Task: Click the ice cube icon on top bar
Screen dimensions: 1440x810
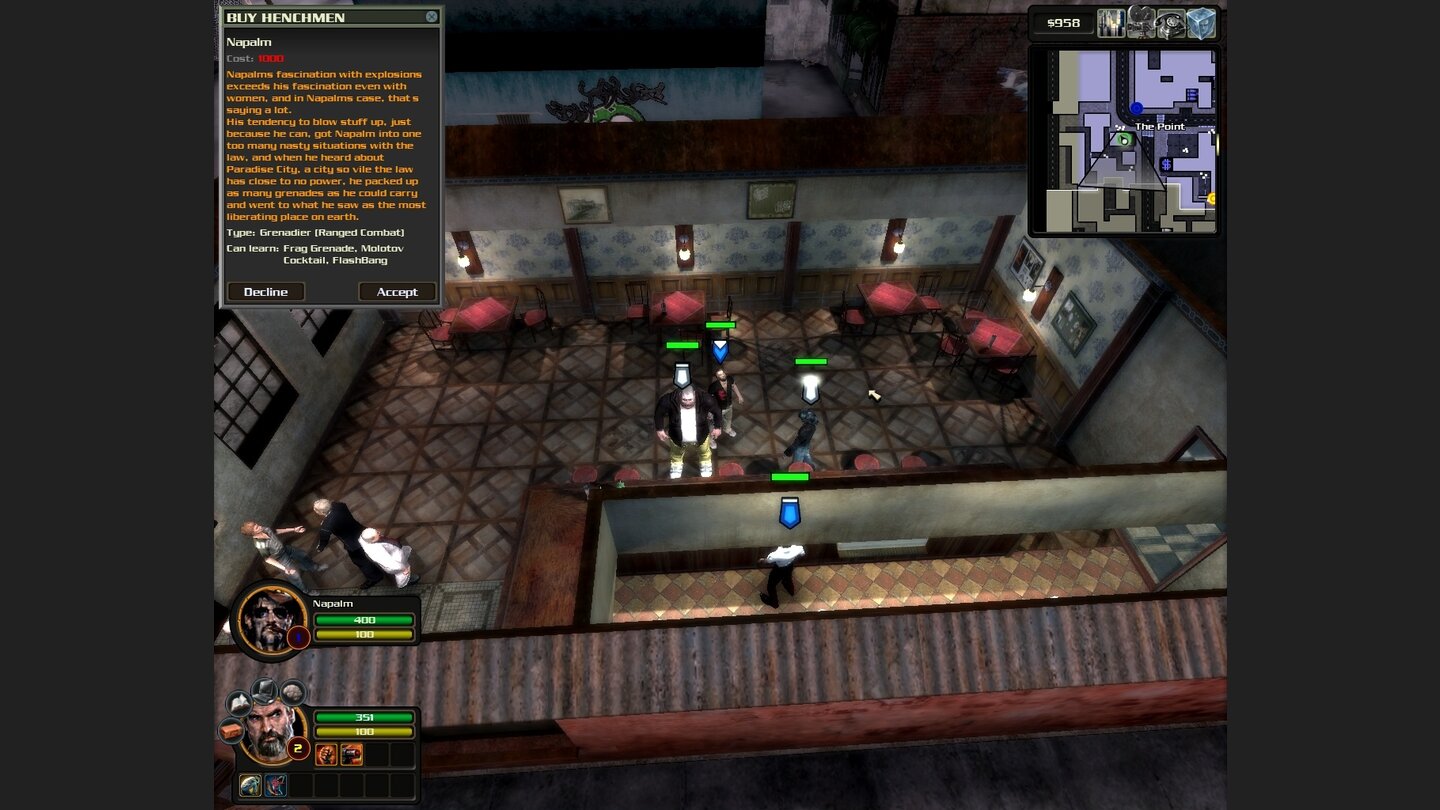Action: [x=1201, y=22]
